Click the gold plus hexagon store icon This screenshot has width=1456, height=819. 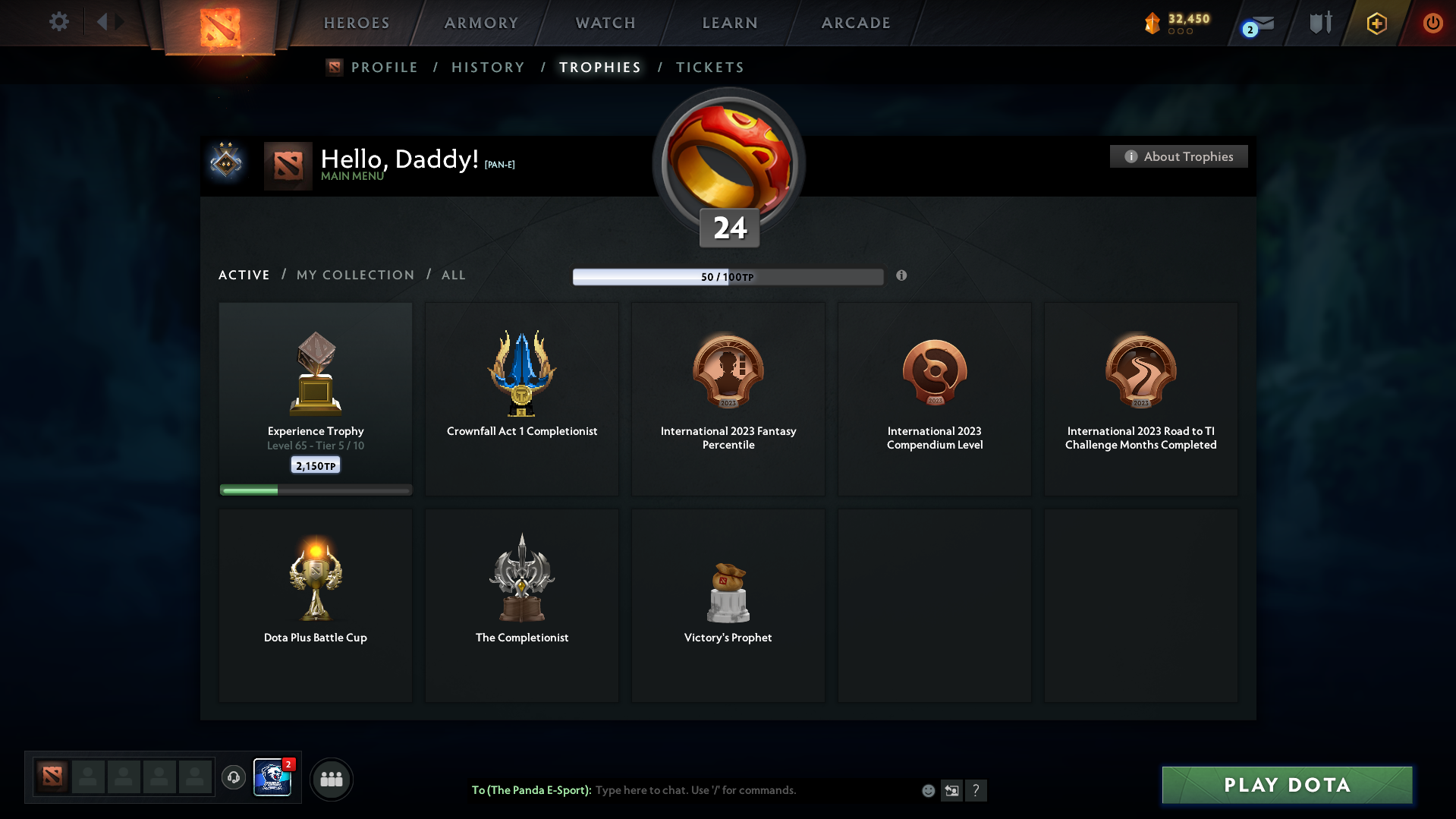point(1376,23)
